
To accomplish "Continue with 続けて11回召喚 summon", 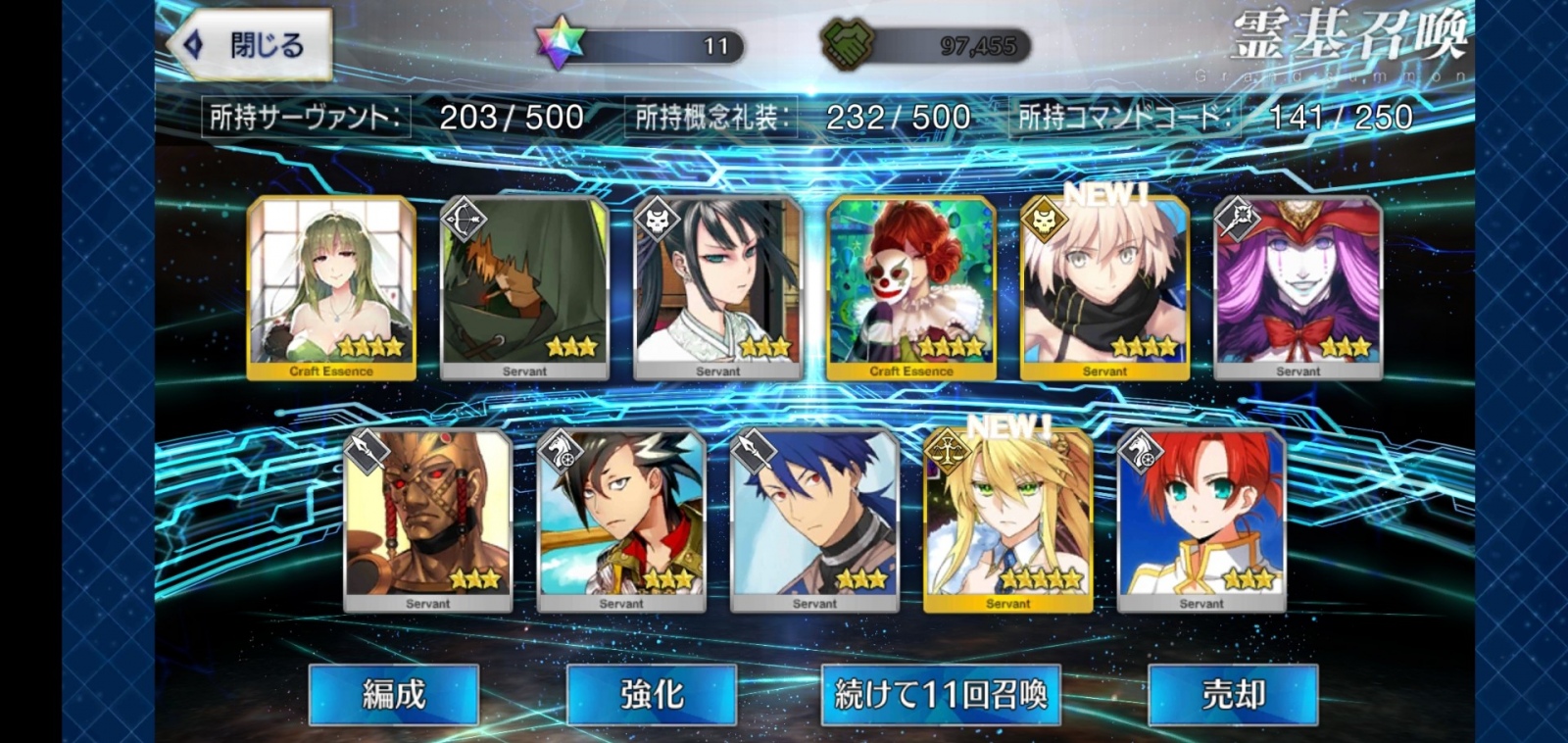I will [x=941, y=694].
